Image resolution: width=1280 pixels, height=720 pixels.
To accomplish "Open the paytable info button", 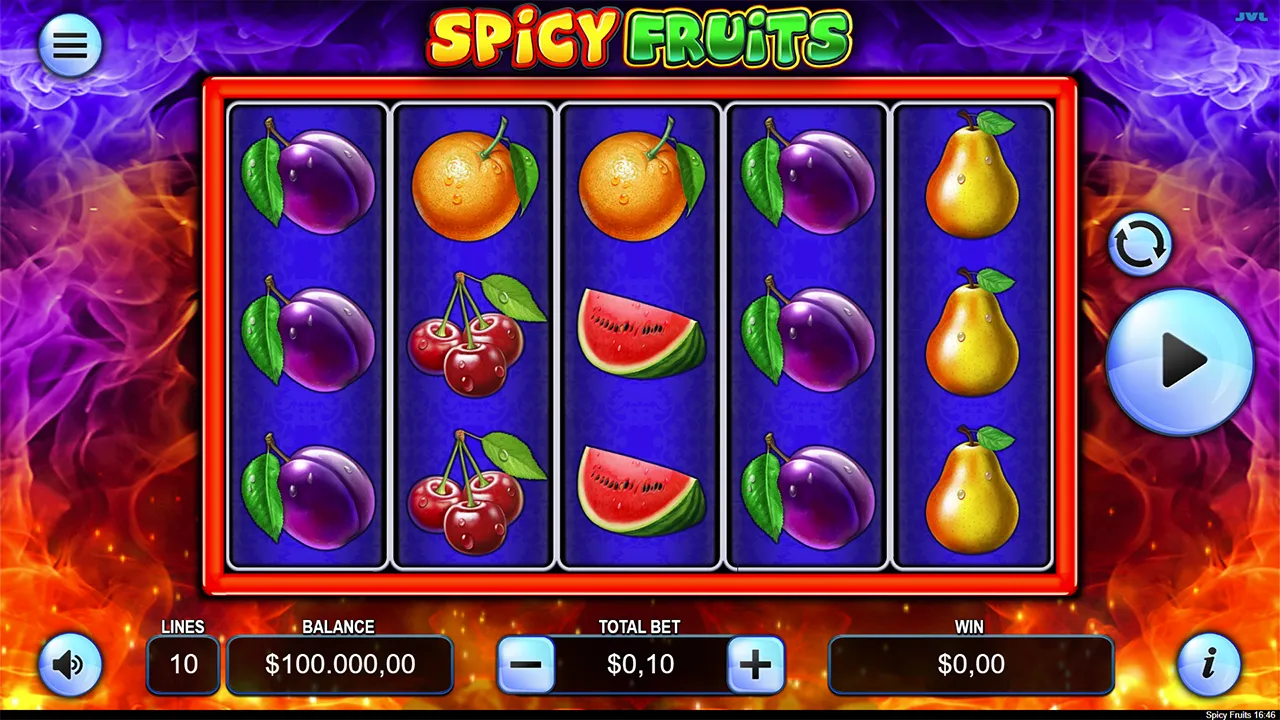I will 1210,664.
